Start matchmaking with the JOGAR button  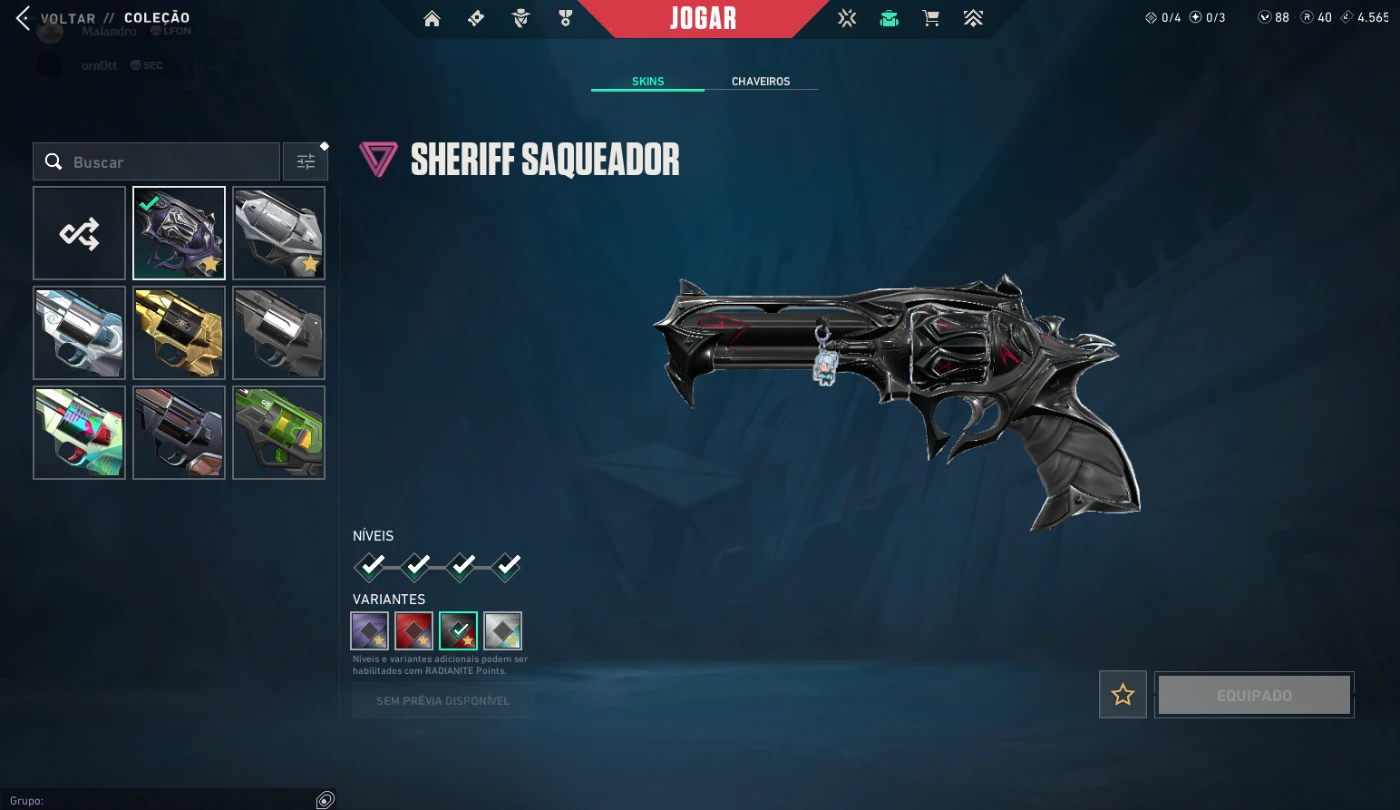click(x=703, y=18)
